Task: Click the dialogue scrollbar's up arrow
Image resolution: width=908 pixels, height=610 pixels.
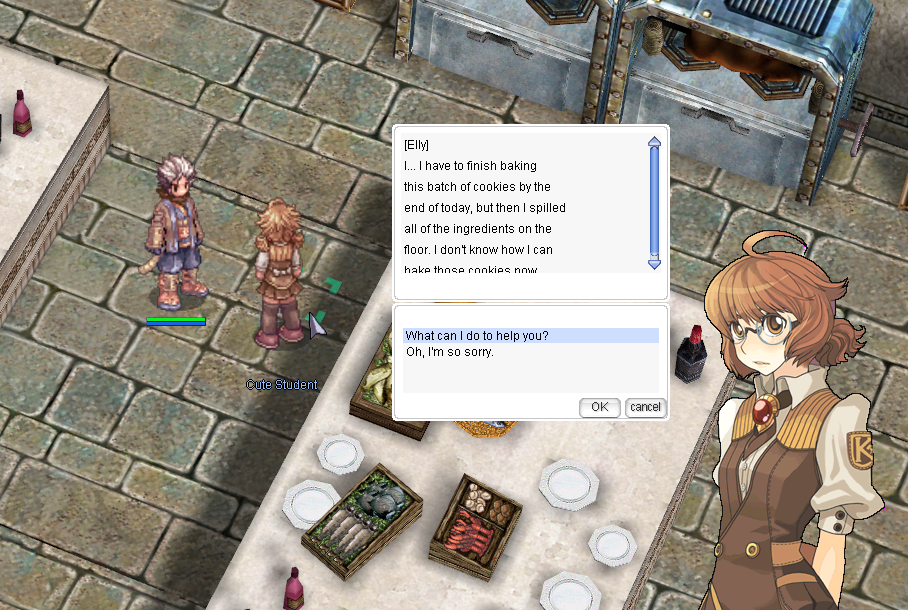Action: [654, 142]
